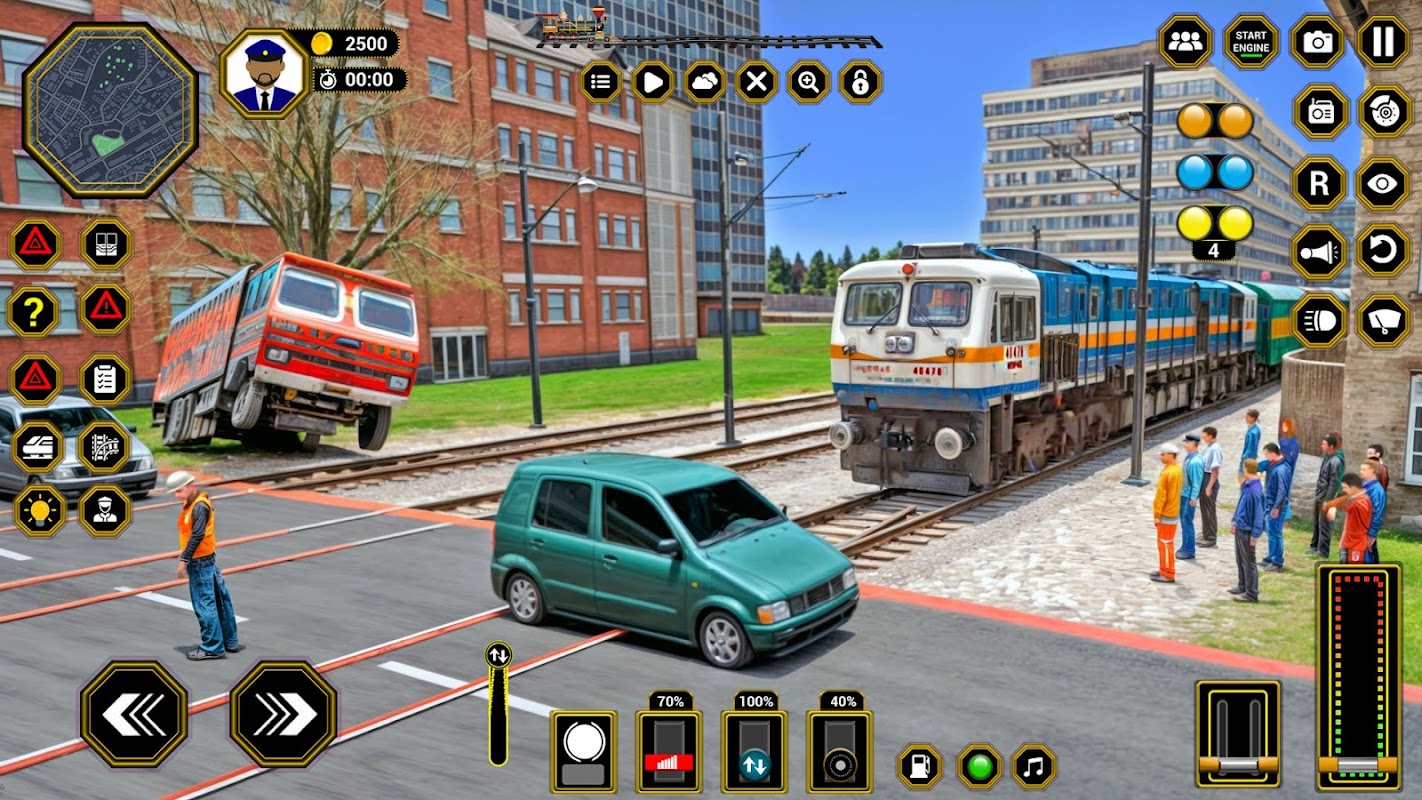
Task: Engage reverse with the R button
Action: point(1319,184)
